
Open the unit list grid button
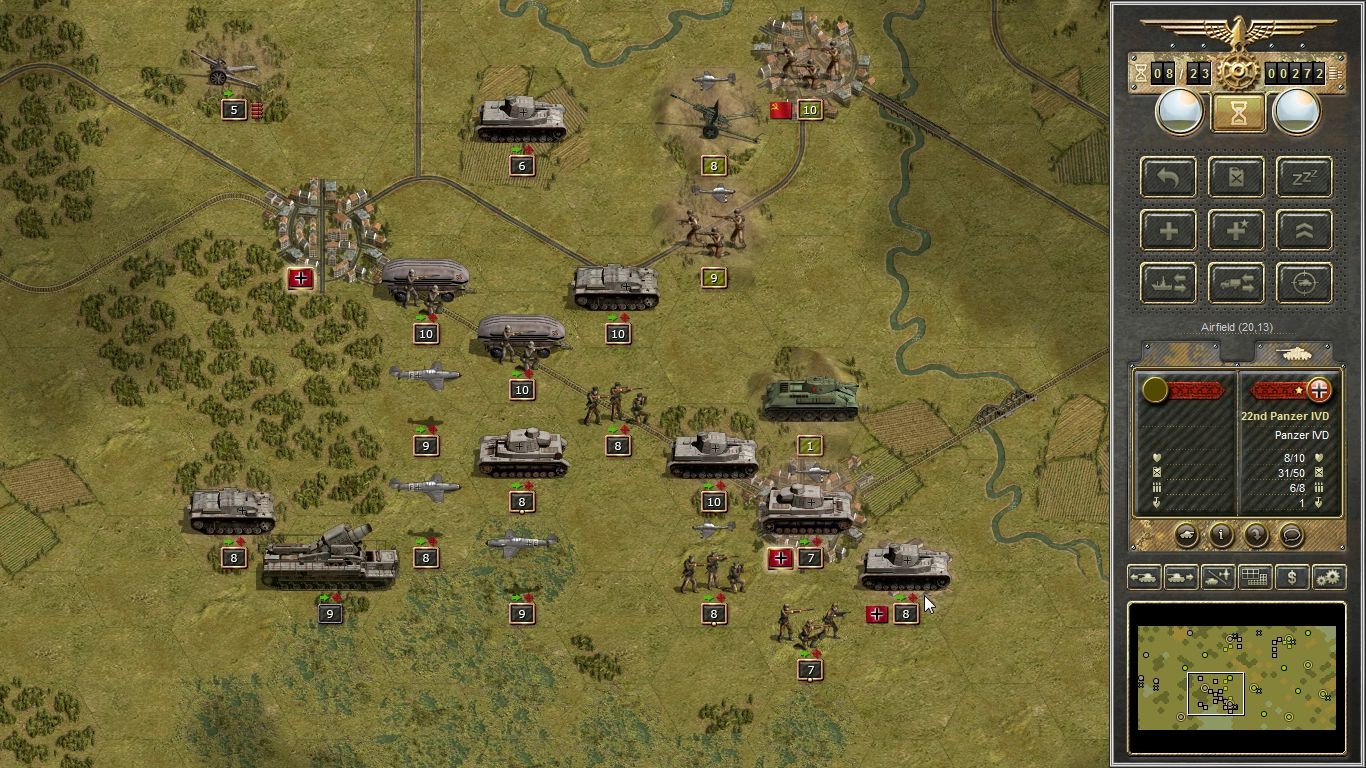click(1255, 577)
